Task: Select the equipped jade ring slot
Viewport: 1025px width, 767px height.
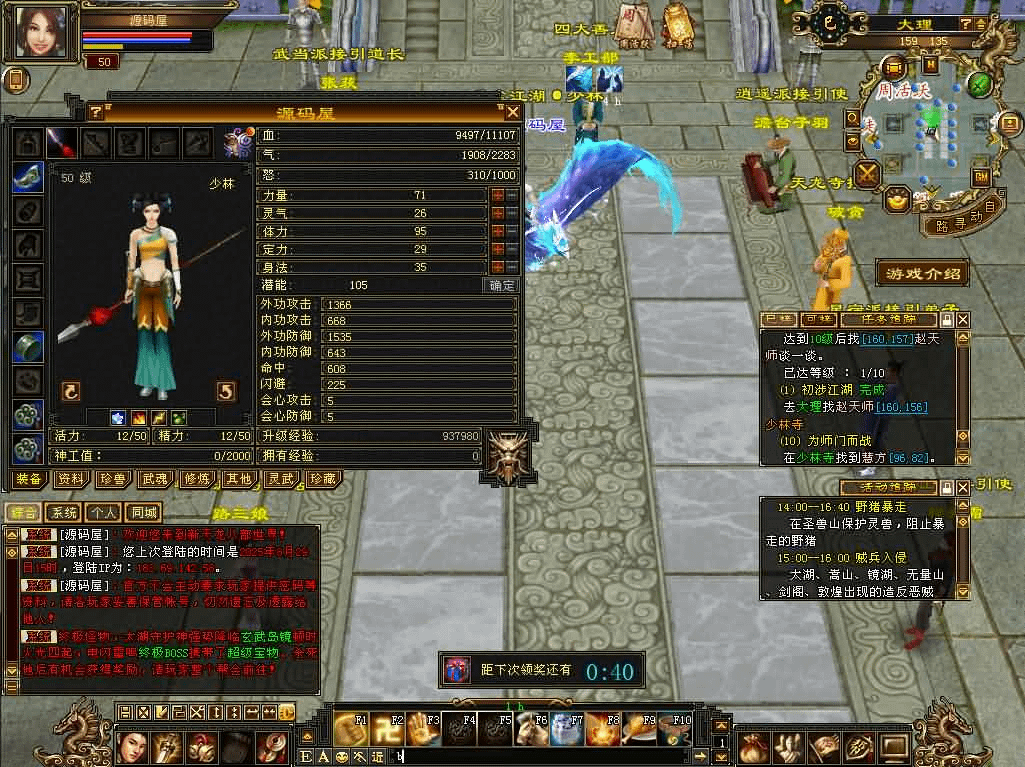Action: [27, 345]
